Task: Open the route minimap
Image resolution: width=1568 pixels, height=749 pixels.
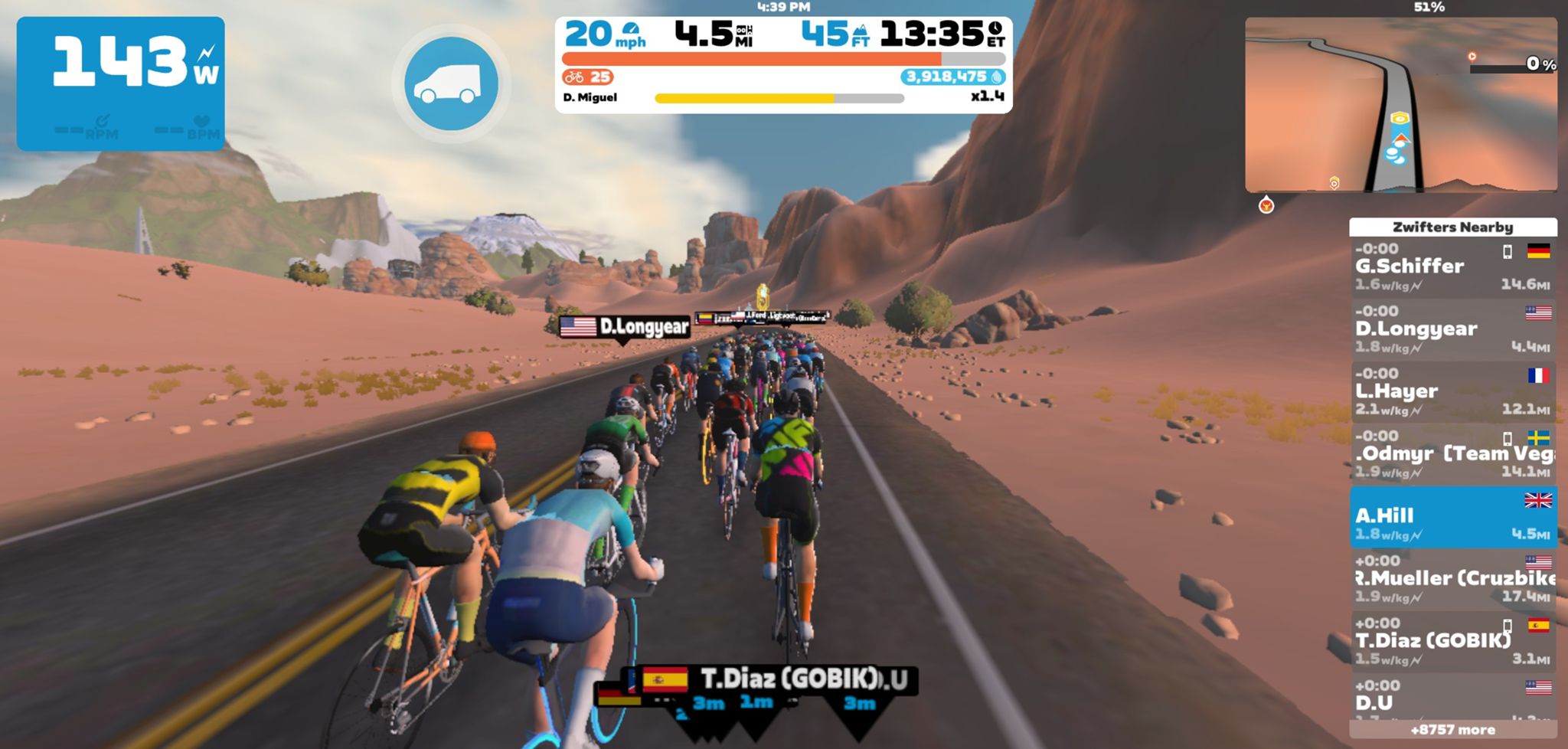Action: coord(1400,105)
